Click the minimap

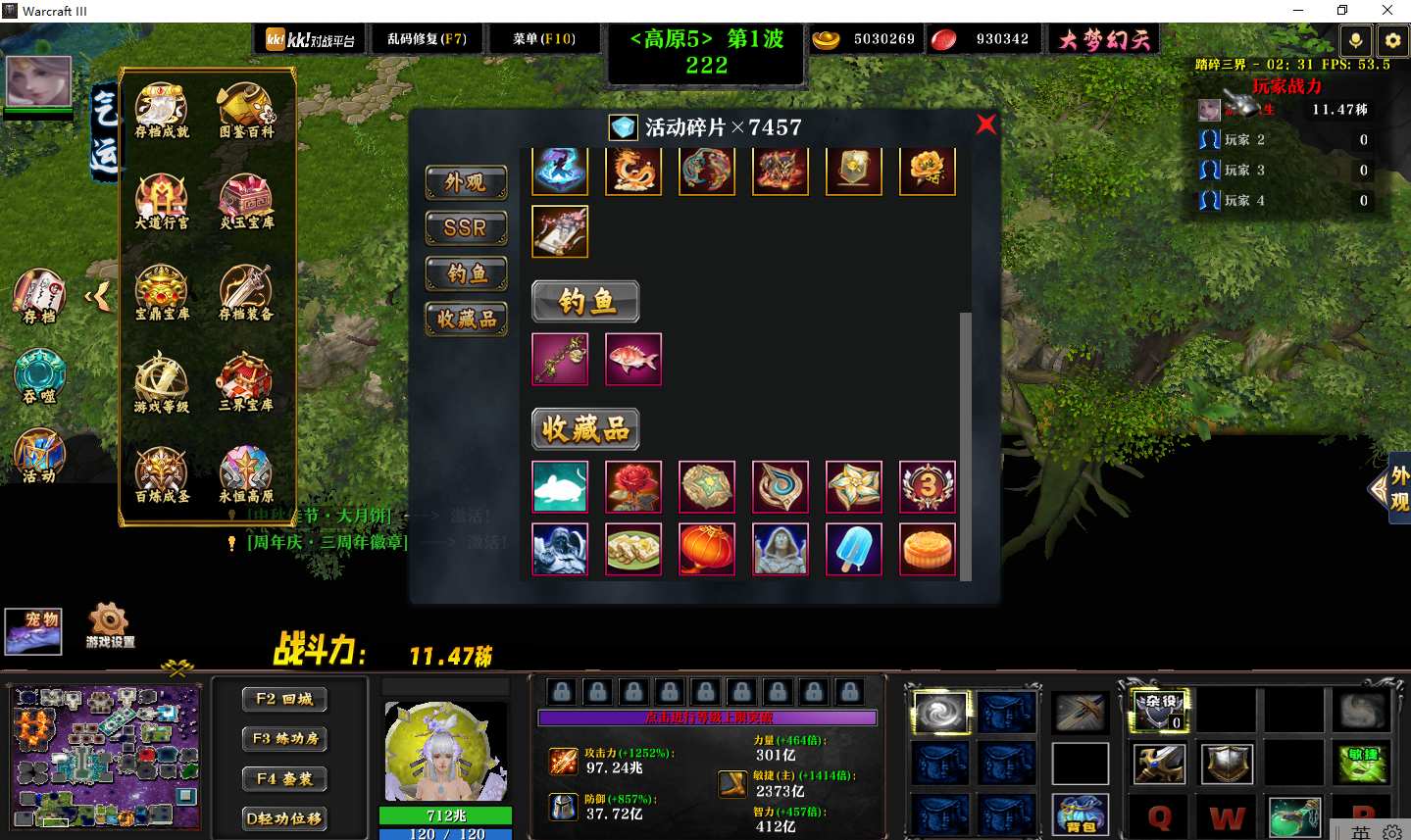[105, 757]
